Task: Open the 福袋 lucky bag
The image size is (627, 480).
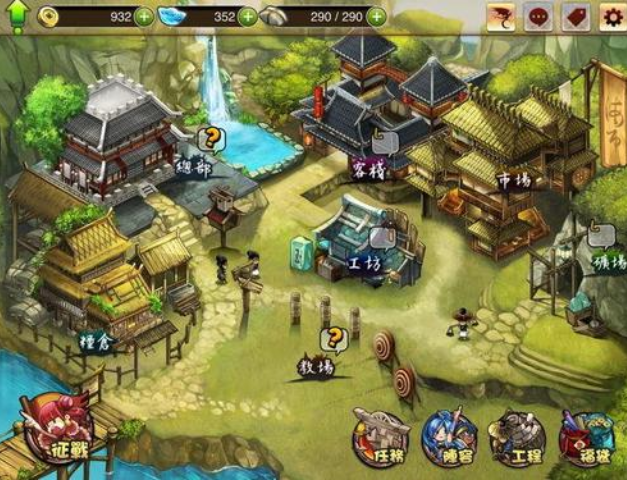Action: click(587, 437)
